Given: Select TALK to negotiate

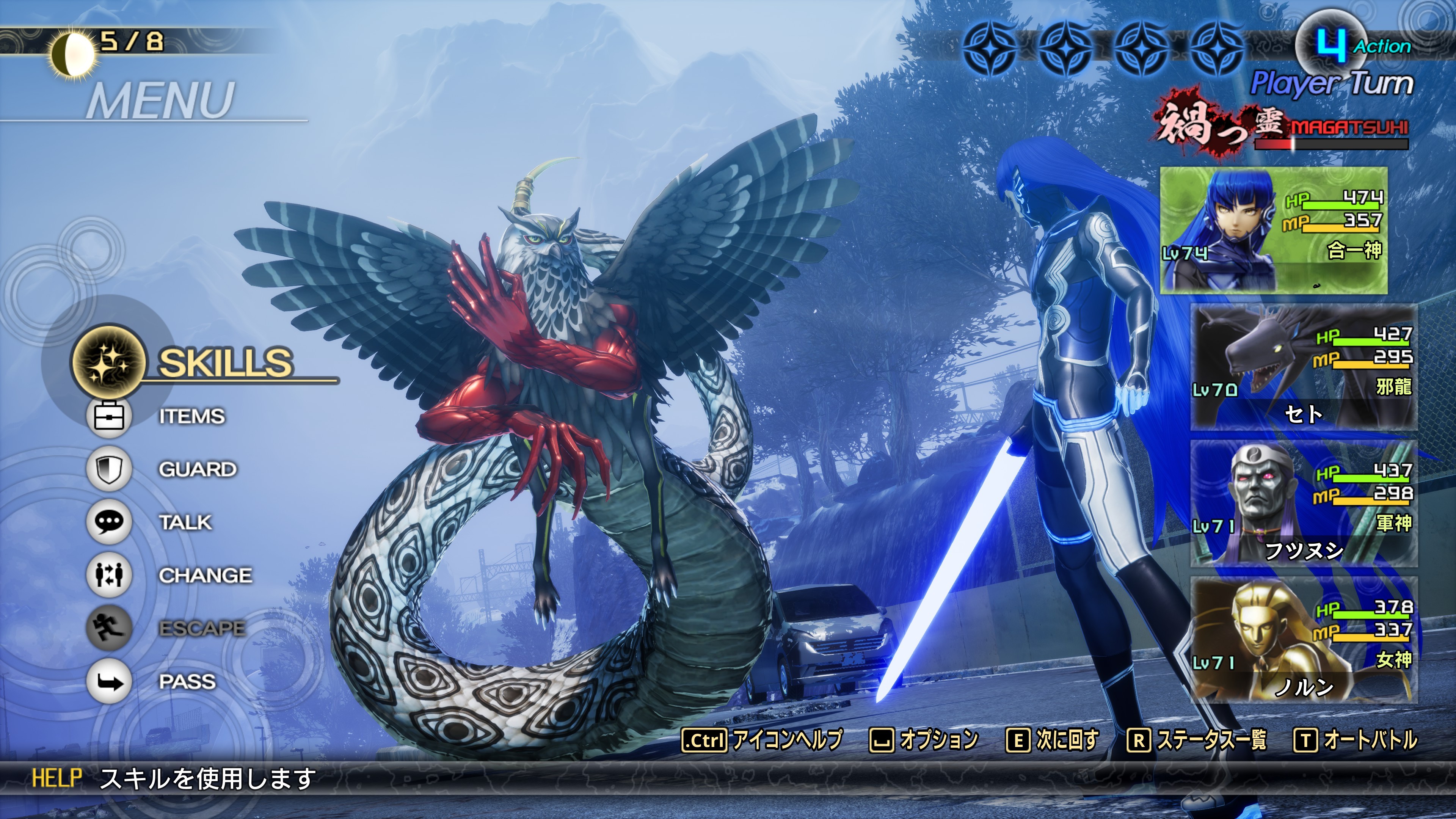Looking at the screenshot, I should (185, 522).
